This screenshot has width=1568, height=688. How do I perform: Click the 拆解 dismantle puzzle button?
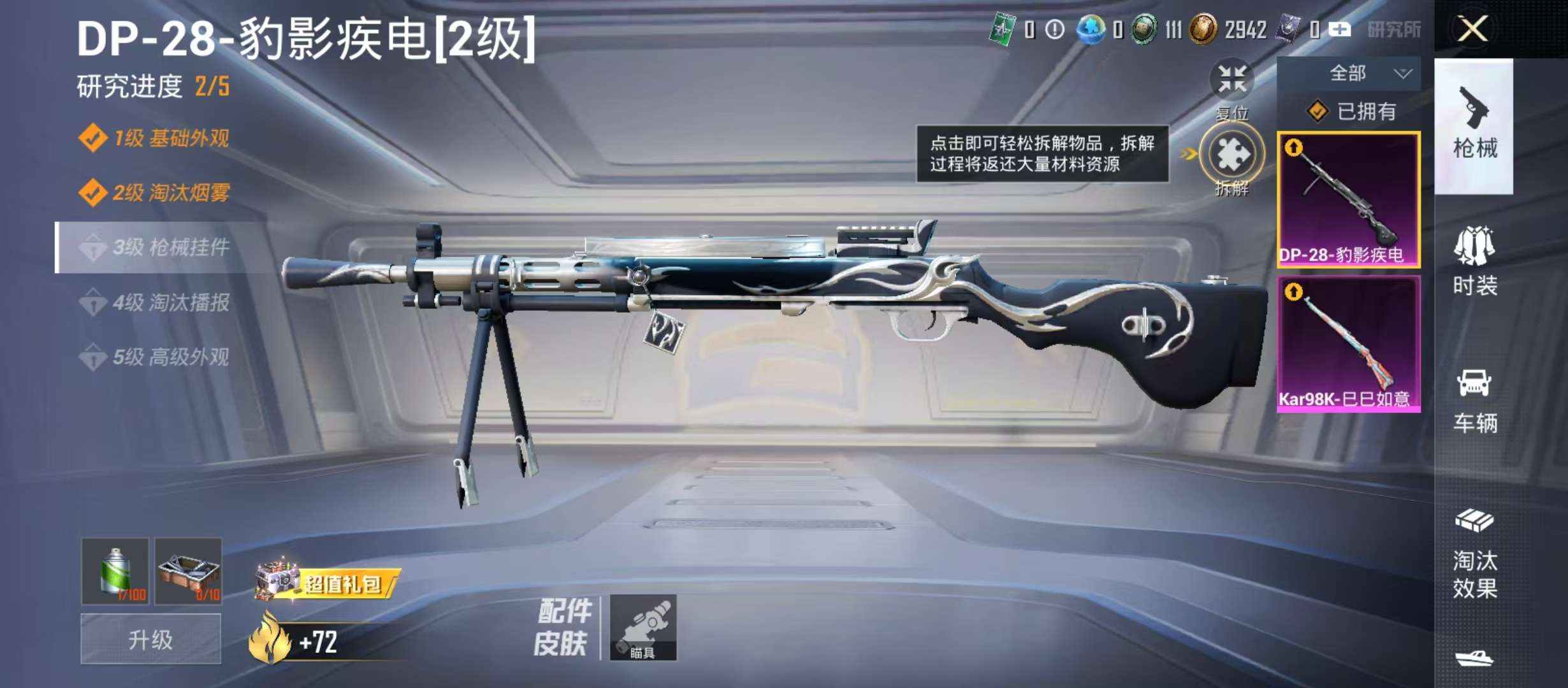coord(1231,155)
